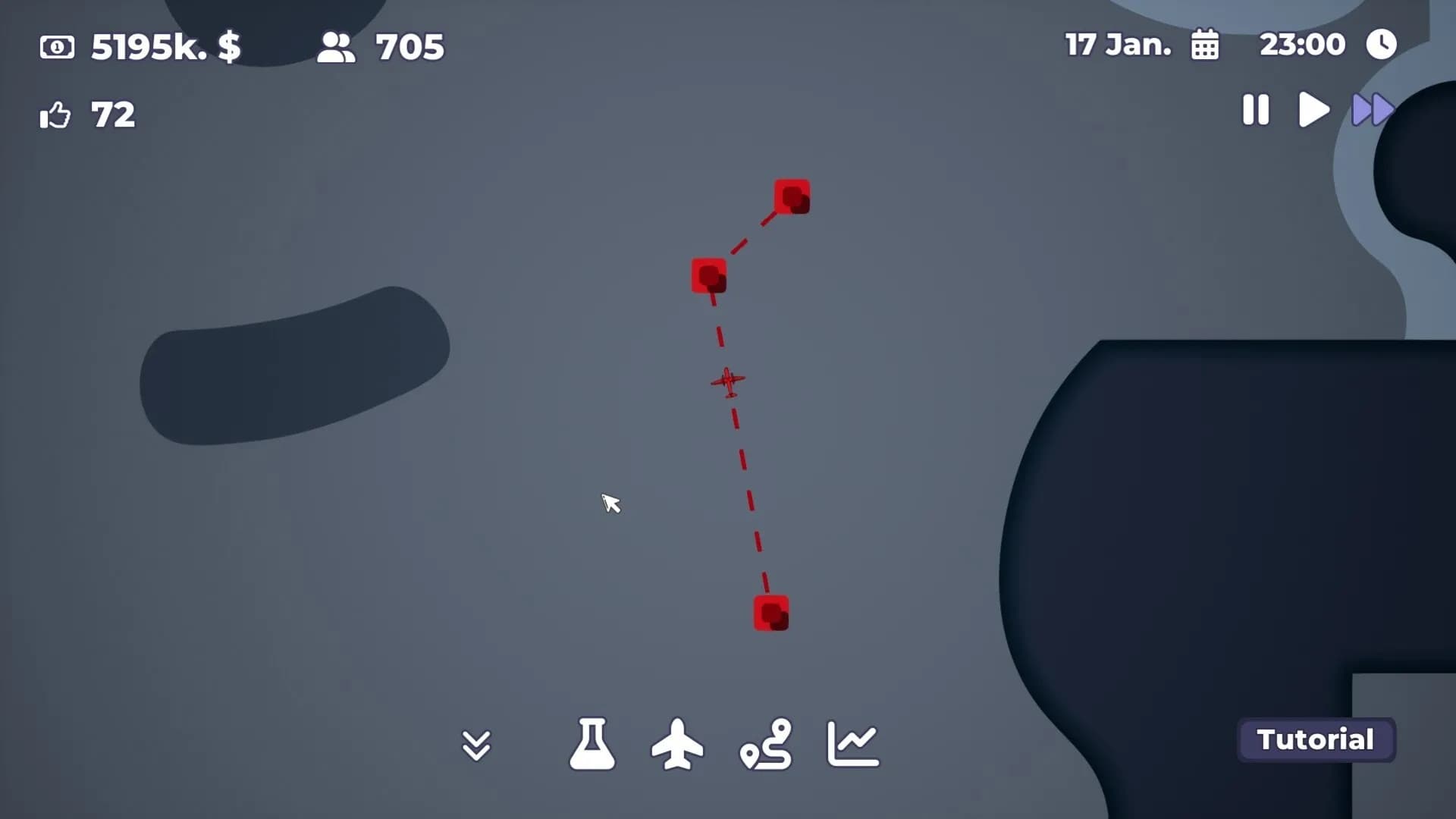Enable fast-forward game speed
1456x819 pixels.
click(x=1371, y=110)
